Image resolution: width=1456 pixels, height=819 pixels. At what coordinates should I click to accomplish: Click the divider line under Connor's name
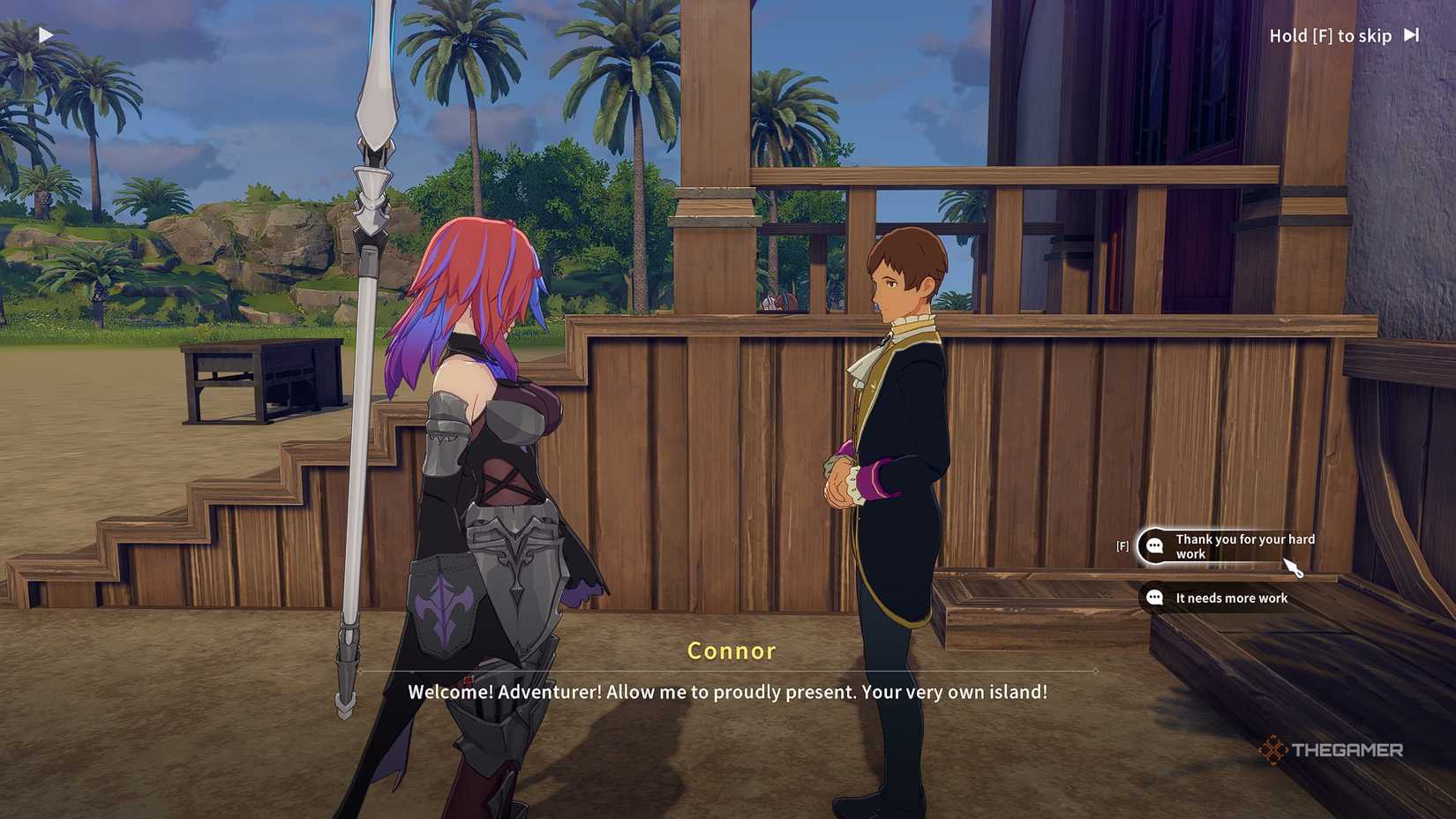[x=731, y=671]
